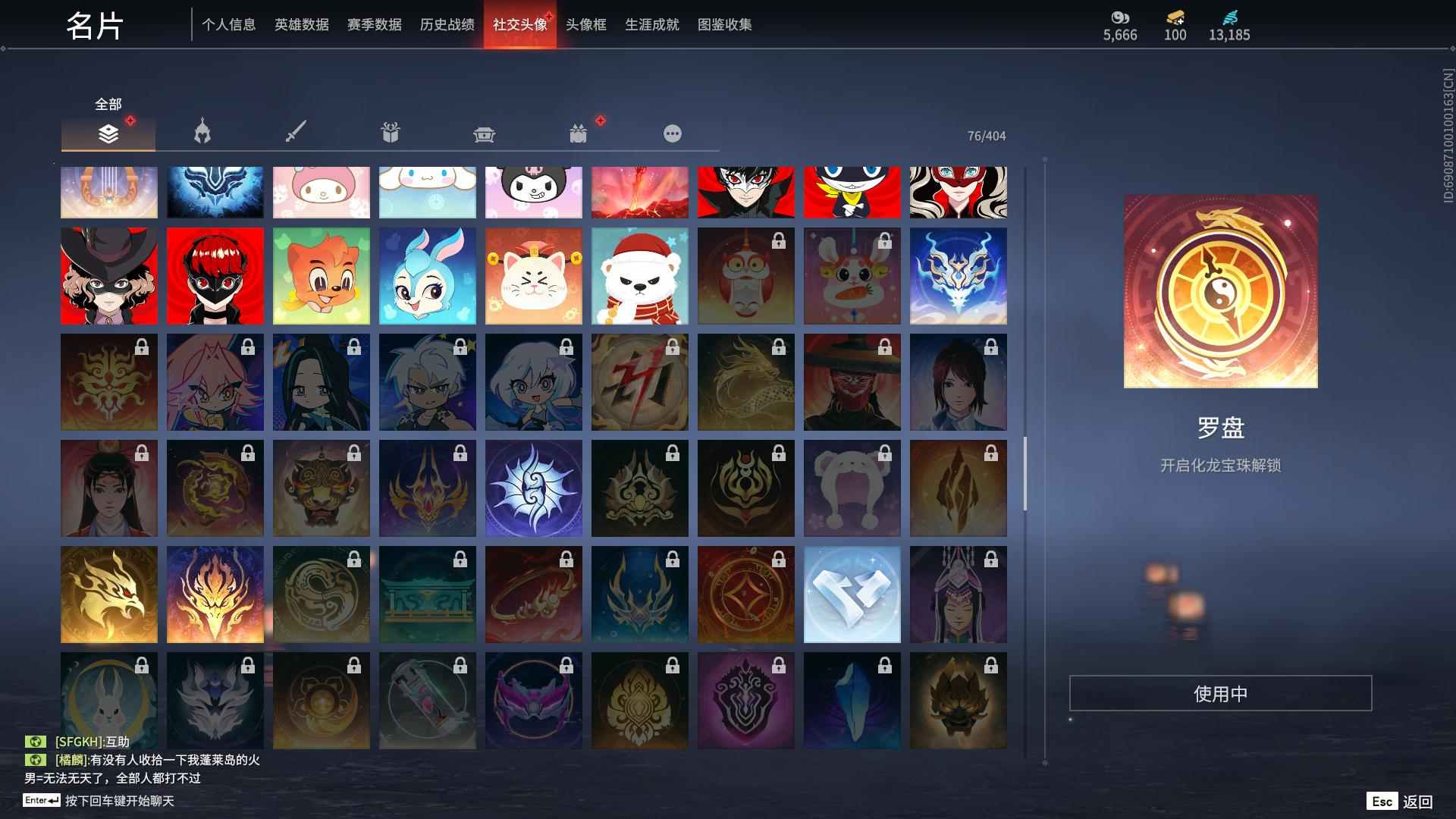
Task: Select the helmet category filter icon
Action: tap(200, 133)
